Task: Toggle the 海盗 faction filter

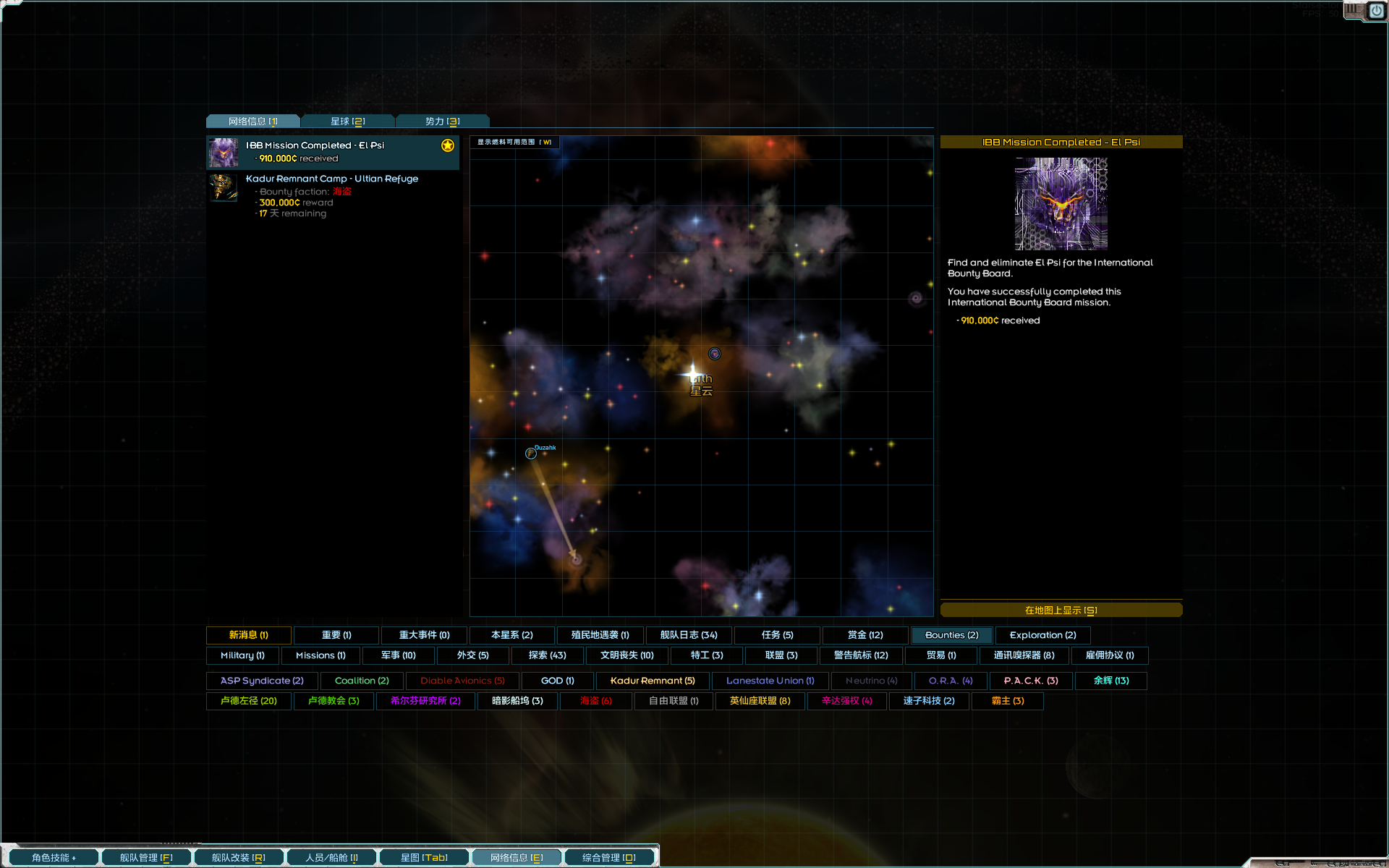Action: click(x=595, y=700)
